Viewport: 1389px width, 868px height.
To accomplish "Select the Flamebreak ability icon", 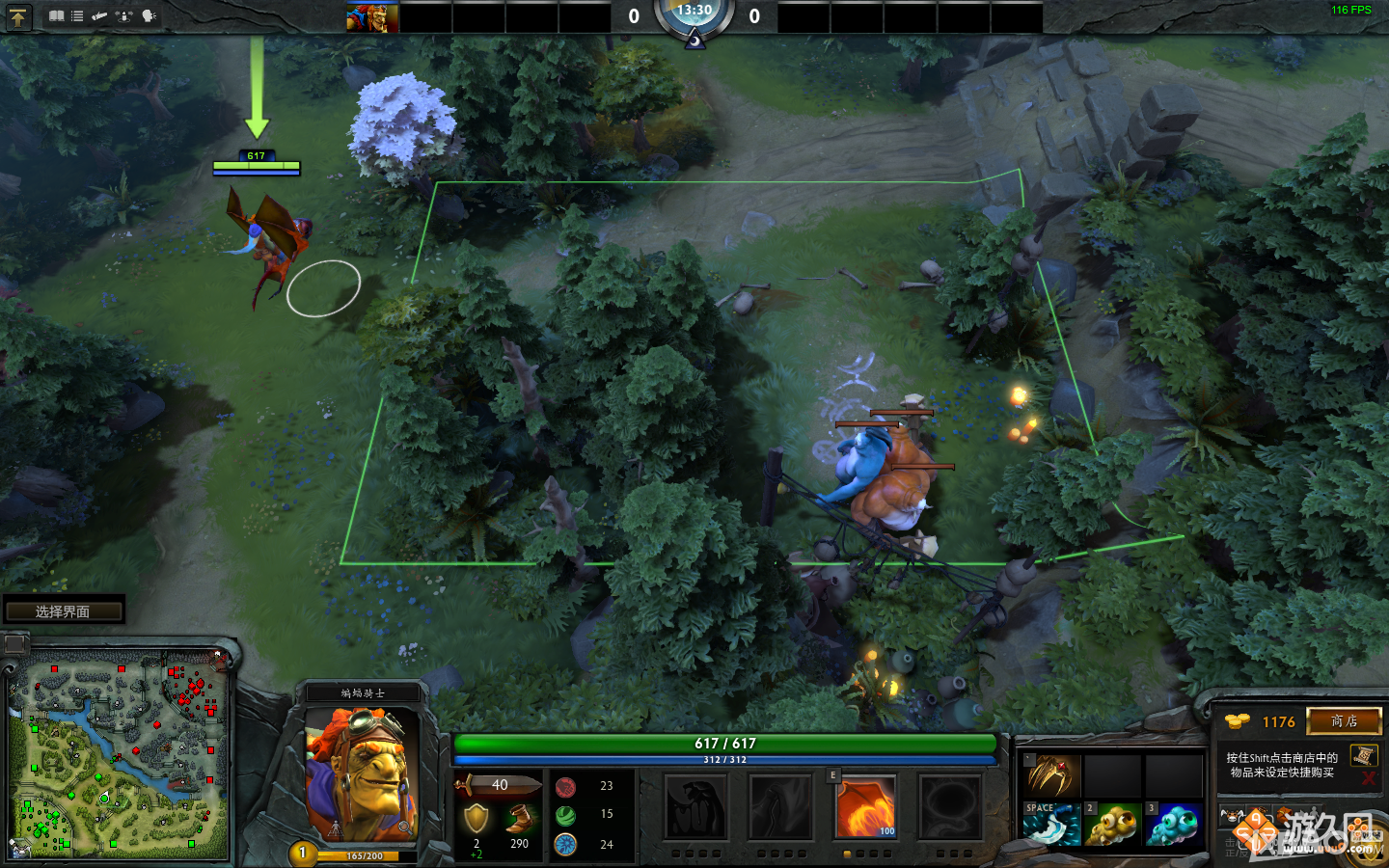I will (781, 808).
